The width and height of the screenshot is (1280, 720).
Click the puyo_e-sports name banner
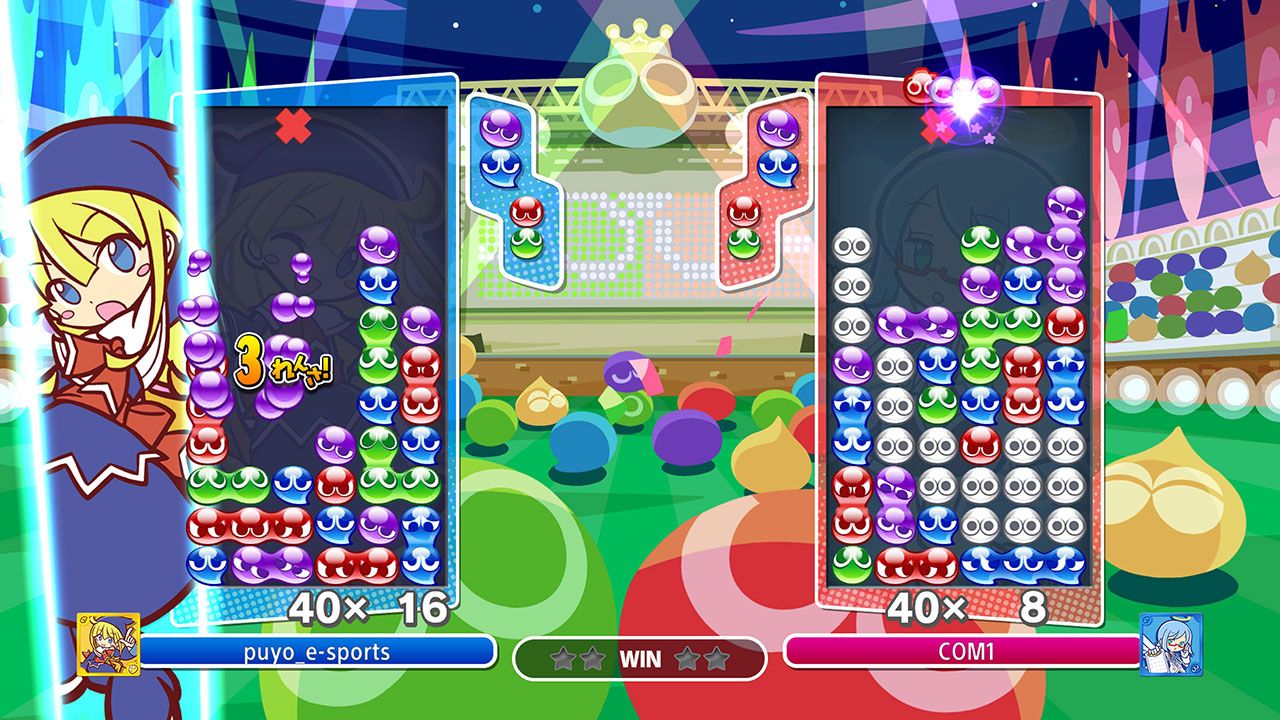point(318,652)
